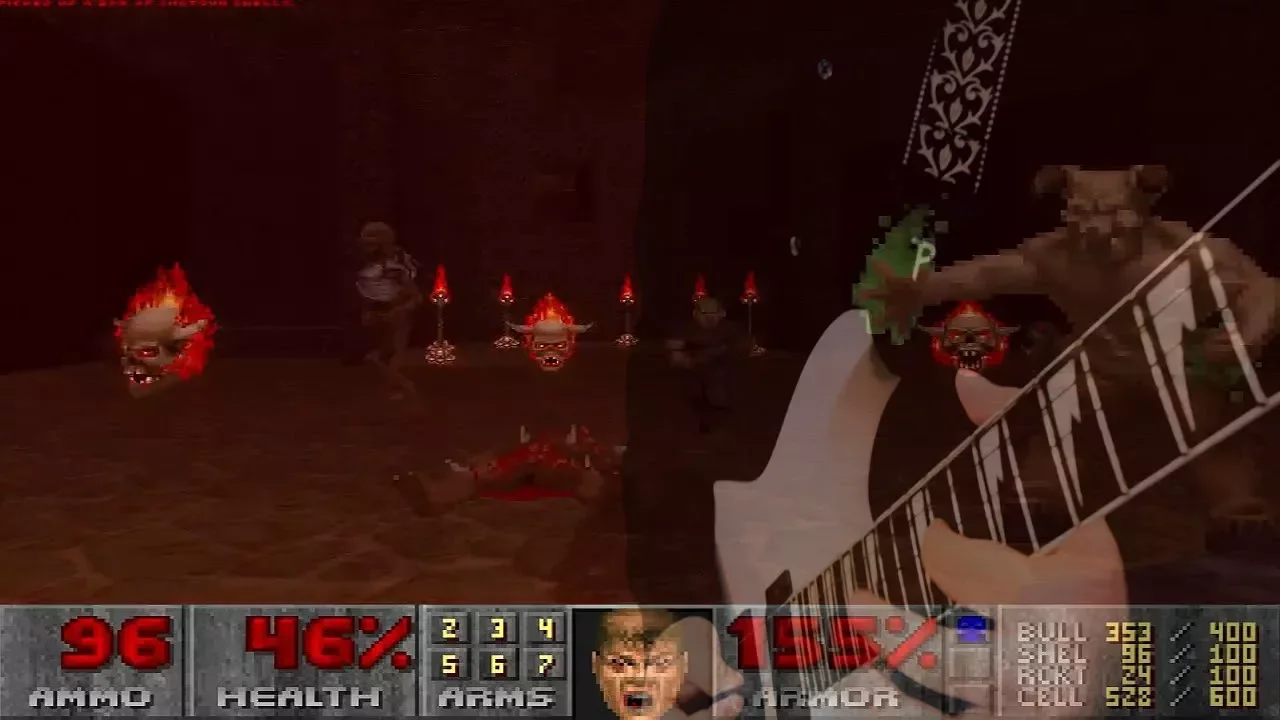Select weapon slot 3 in the ARMS panel
This screenshot has height=720, width=1280.
[x=497, y=629]
